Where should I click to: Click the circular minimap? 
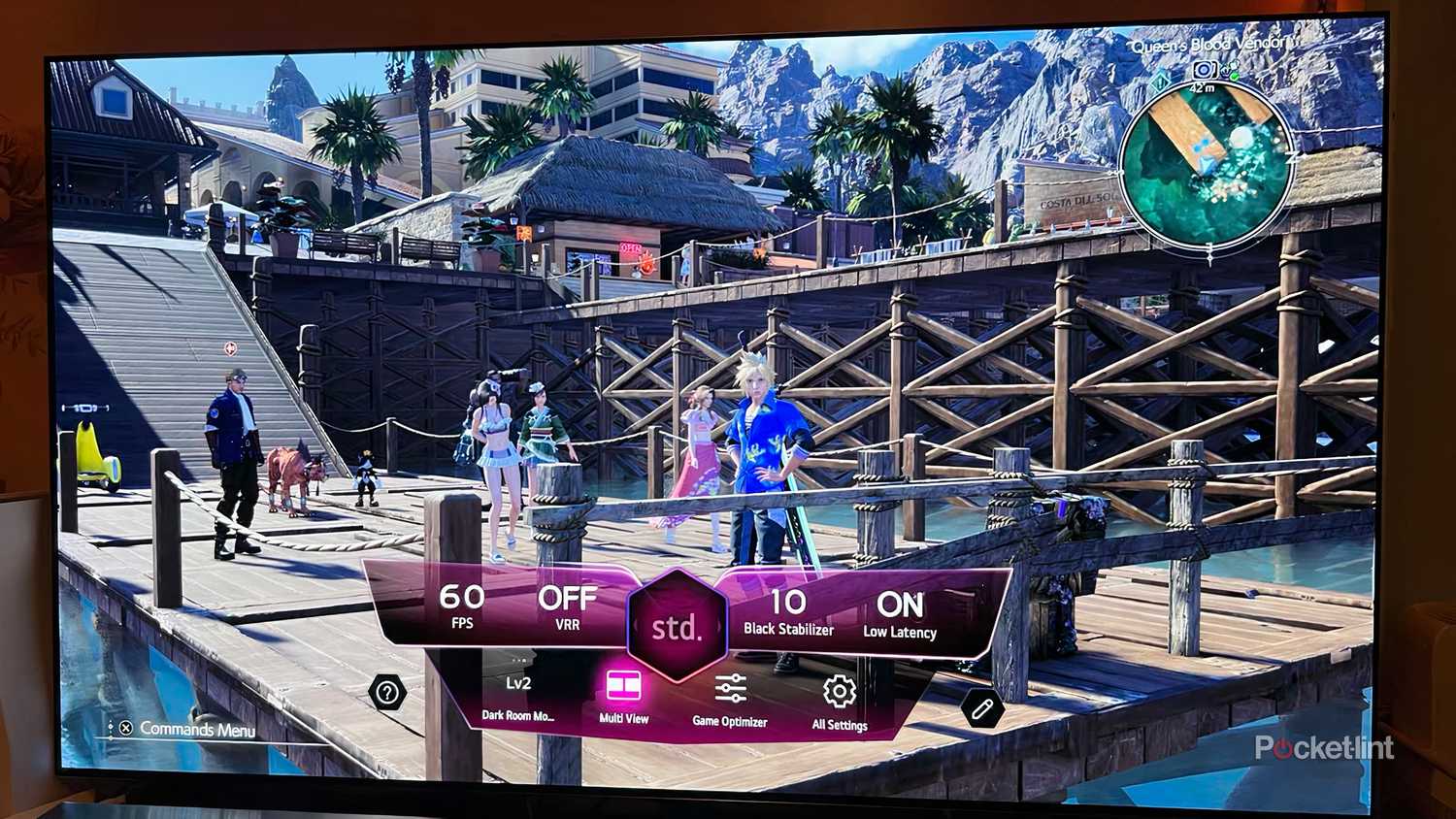(x=1208, y=160)
